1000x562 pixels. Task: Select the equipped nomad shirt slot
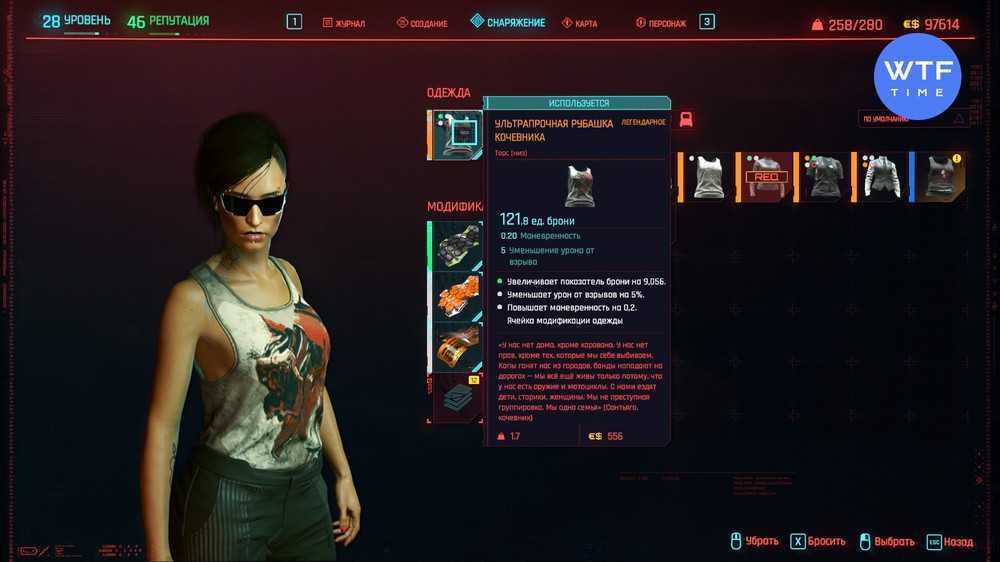pyautogui.click(x=460, y=134)
